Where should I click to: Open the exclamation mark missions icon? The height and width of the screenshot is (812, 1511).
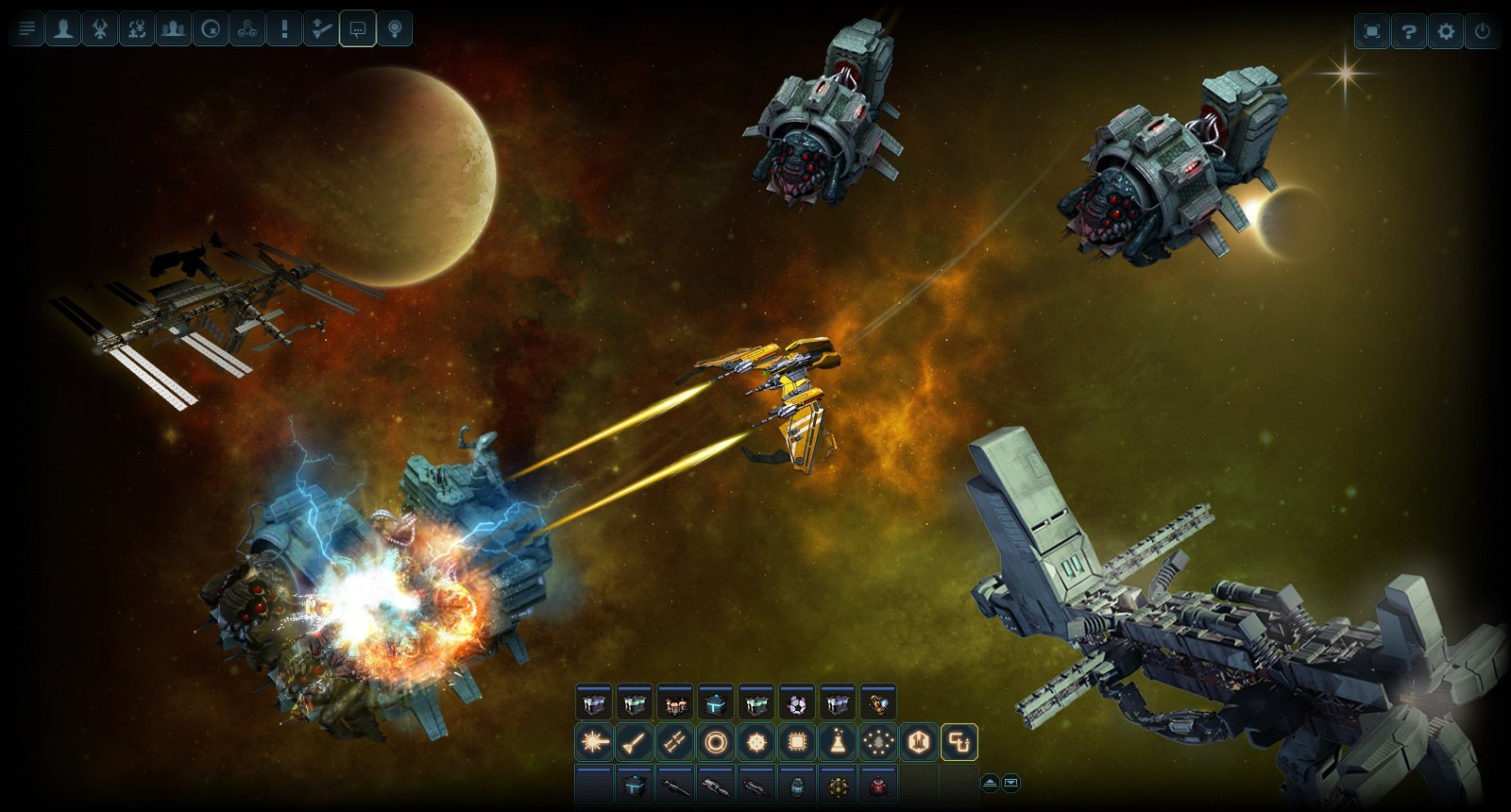(x=283, y=29)
